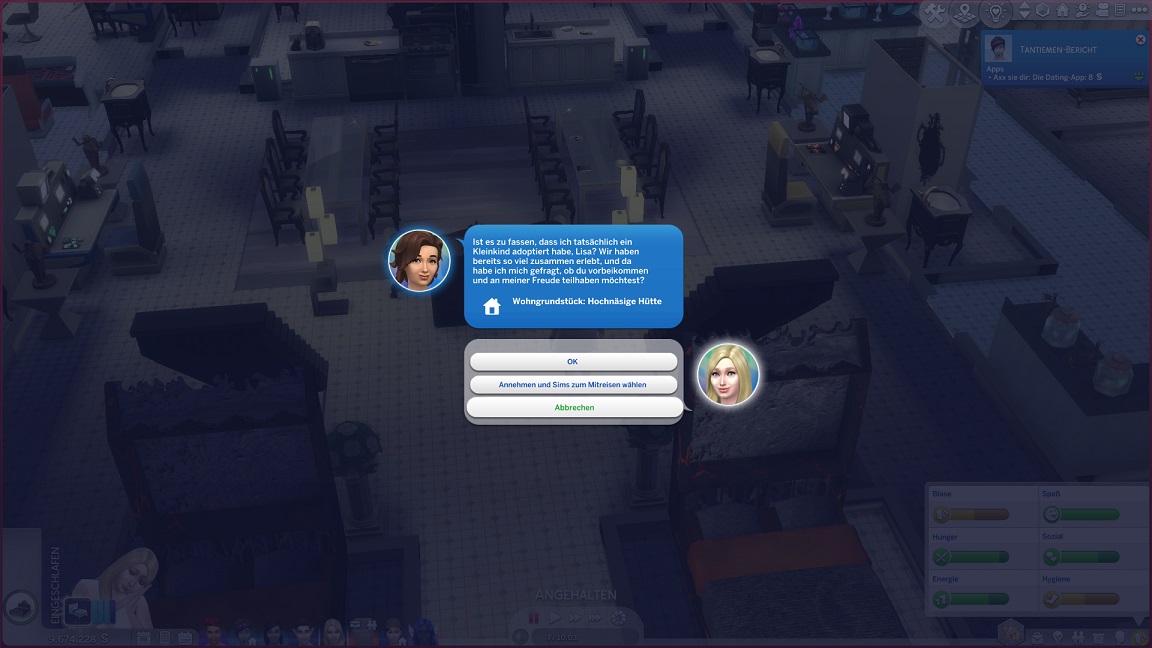The width and height of the screenshot is (1152, 648).
Task: Open the relationships panel with two figures
Action: click(1078, 636)
